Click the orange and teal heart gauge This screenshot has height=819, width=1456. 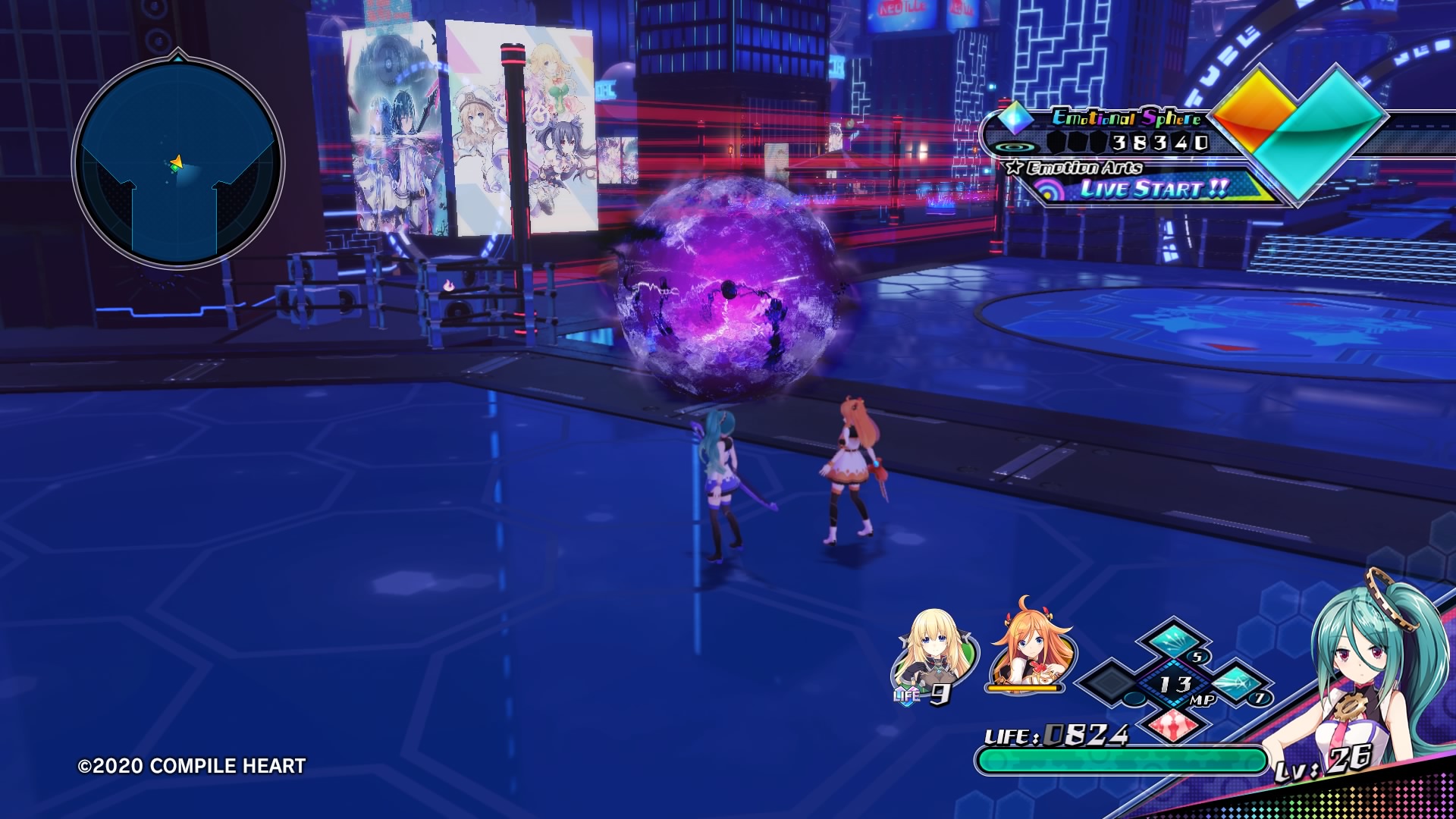coord(1298,129)
